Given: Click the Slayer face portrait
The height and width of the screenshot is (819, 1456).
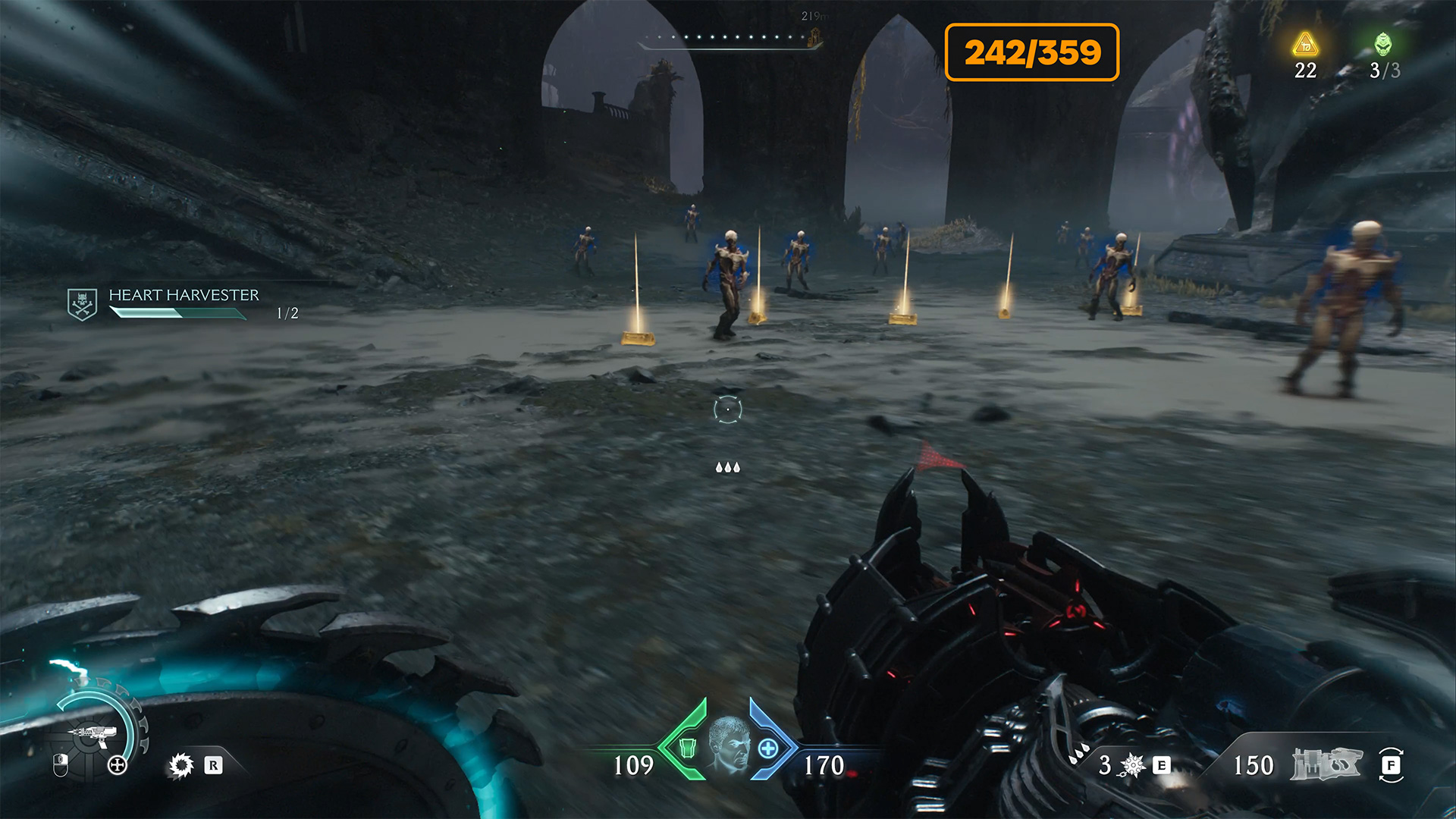Looking at the screenshot, I should click(728, 745).
